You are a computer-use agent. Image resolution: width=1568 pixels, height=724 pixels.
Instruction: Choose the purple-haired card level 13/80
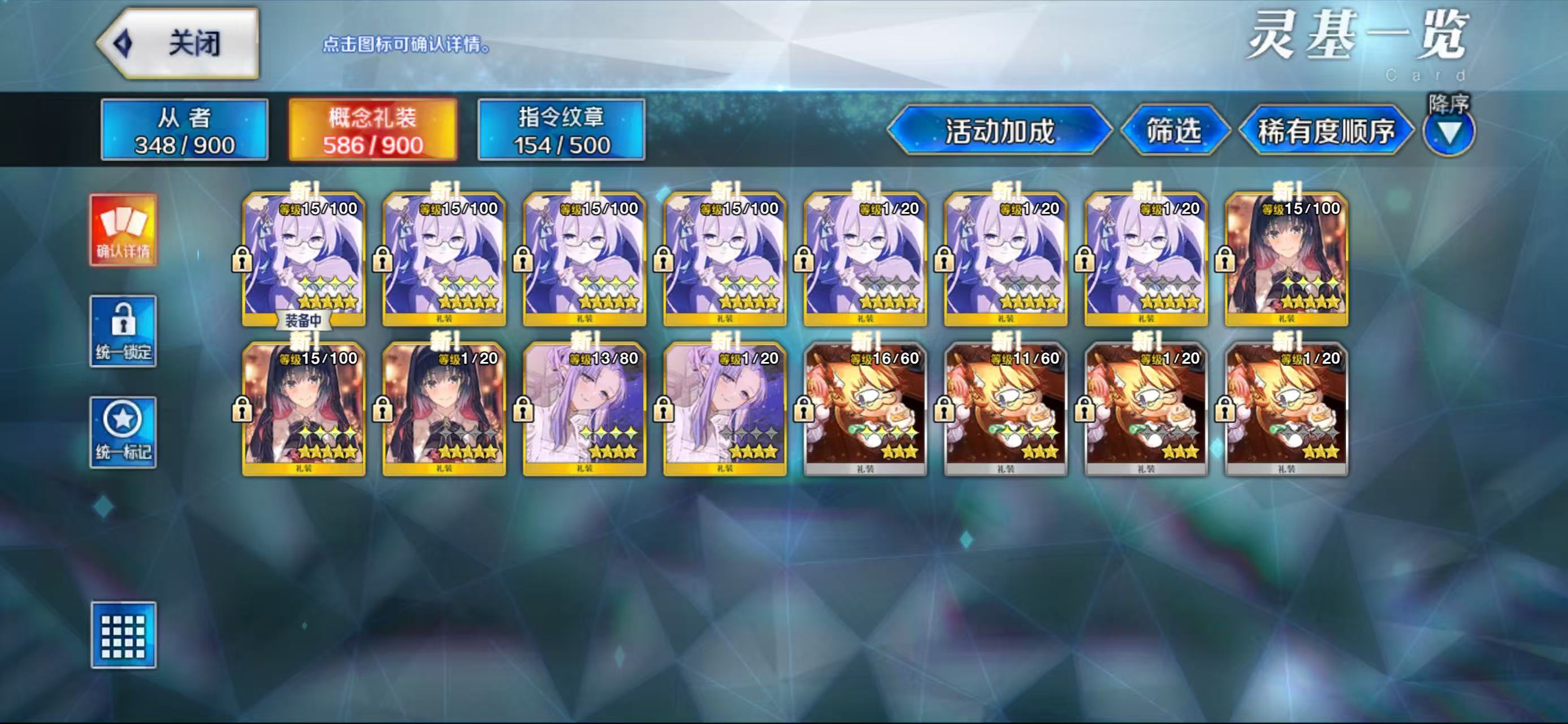pyautogui.click(x=584, y=408)
